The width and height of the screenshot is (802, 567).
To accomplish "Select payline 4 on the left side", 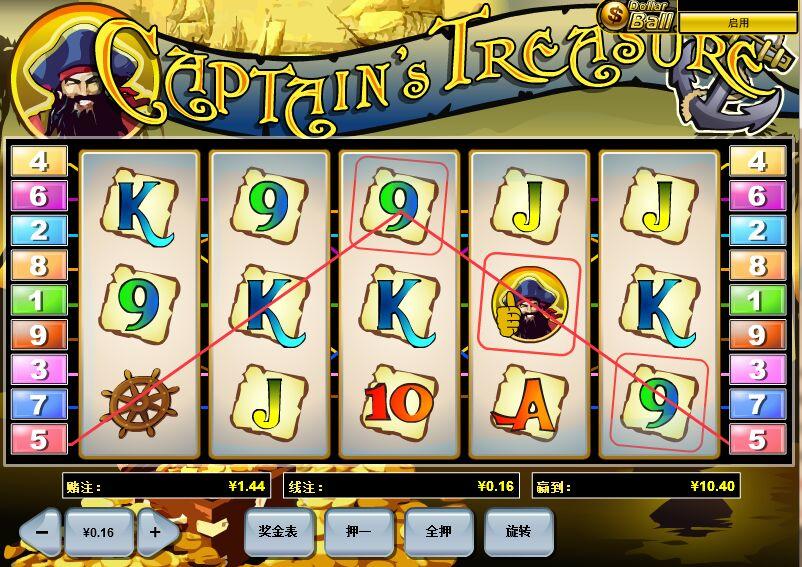I will (39, 161).
